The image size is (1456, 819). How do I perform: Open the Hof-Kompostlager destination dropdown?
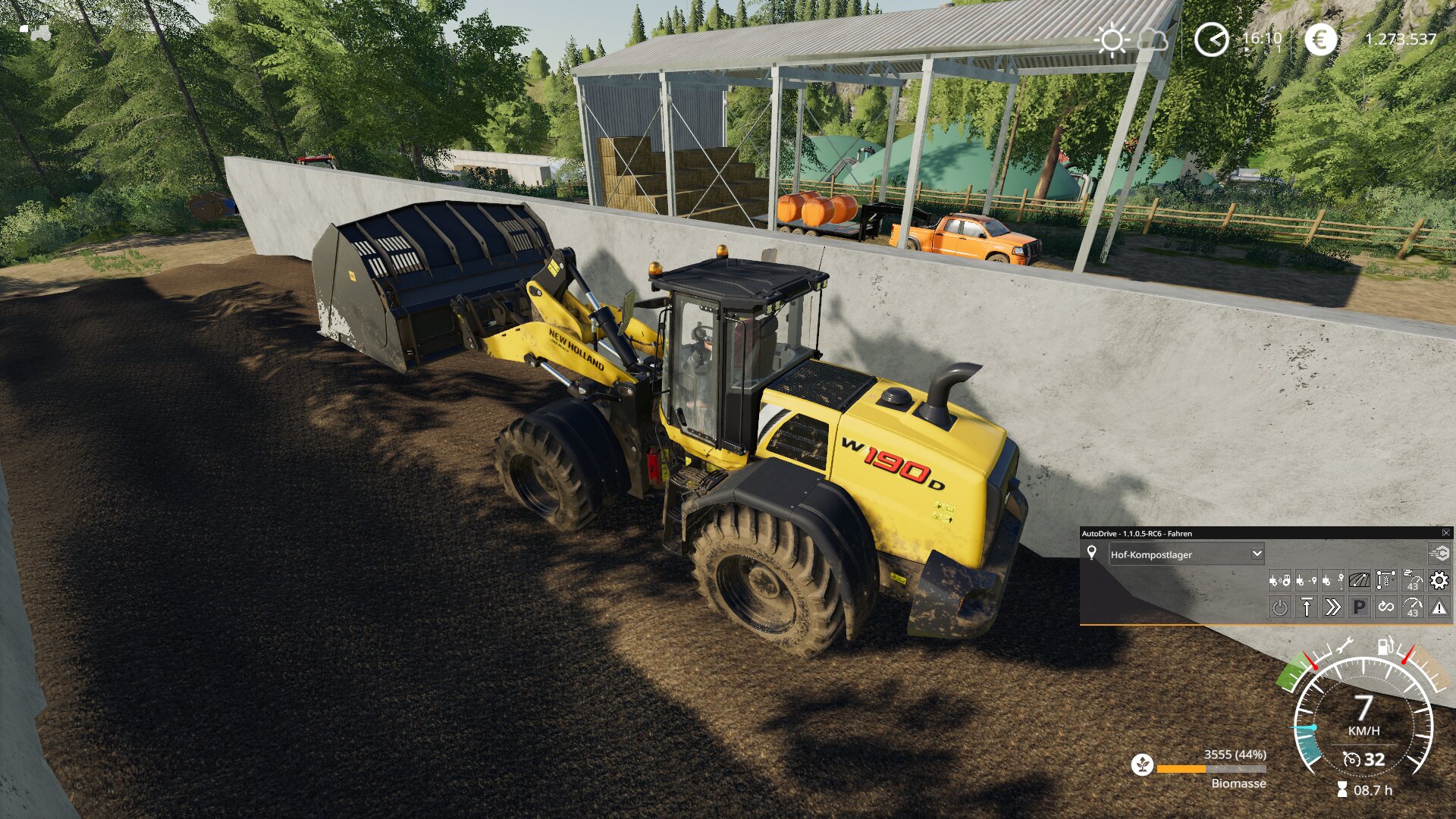coord(1257,554)
